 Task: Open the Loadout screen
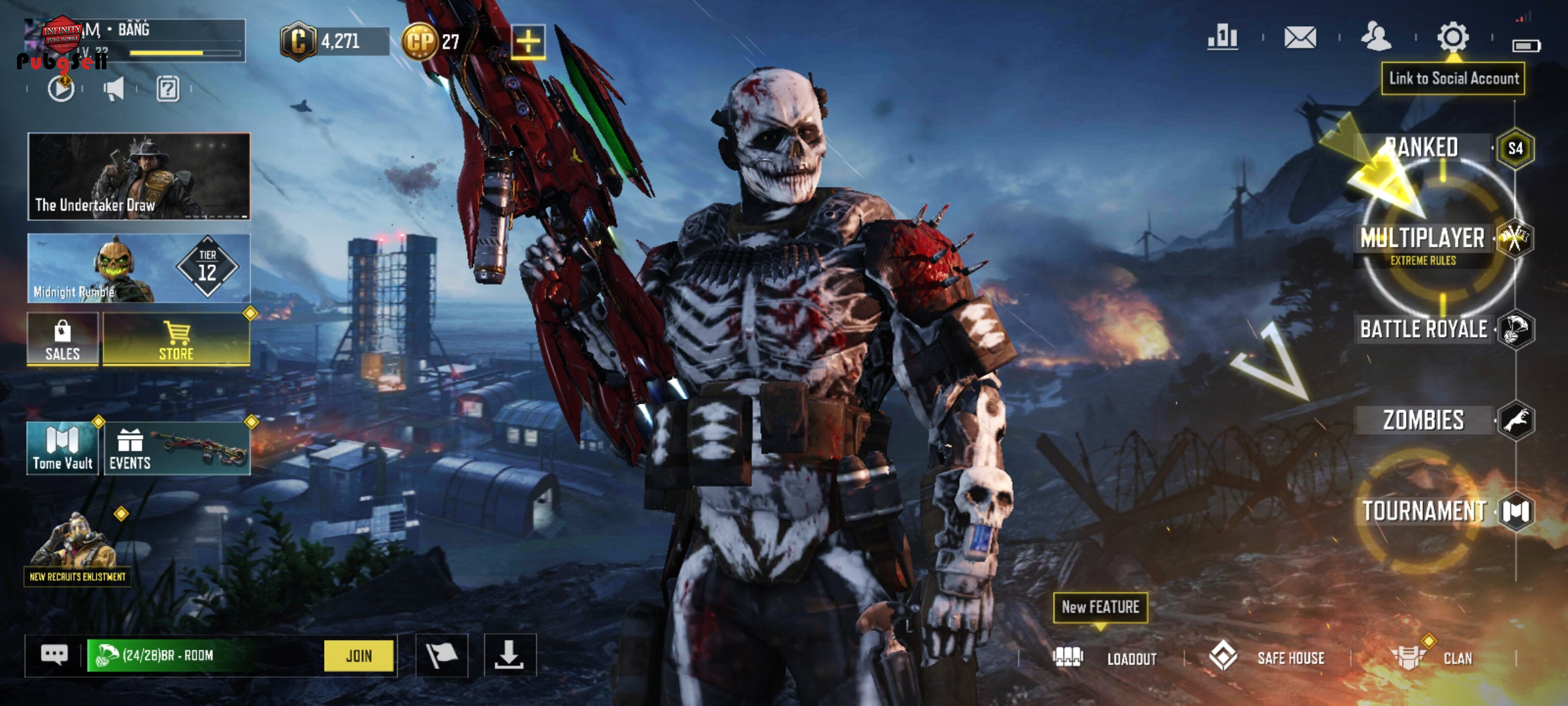tap(1105, 658)
